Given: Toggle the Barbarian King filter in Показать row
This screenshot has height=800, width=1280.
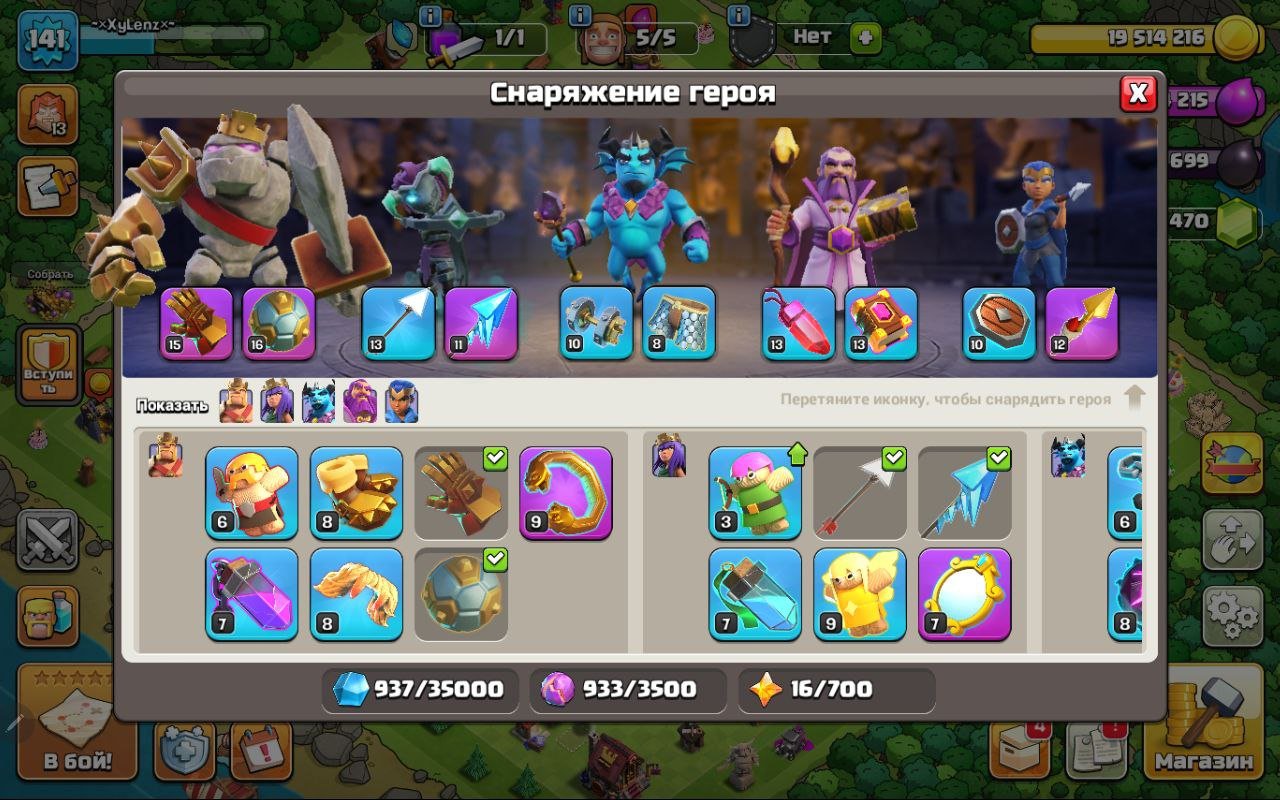Looking at the screenshot, I should click(x=235, y=402).
